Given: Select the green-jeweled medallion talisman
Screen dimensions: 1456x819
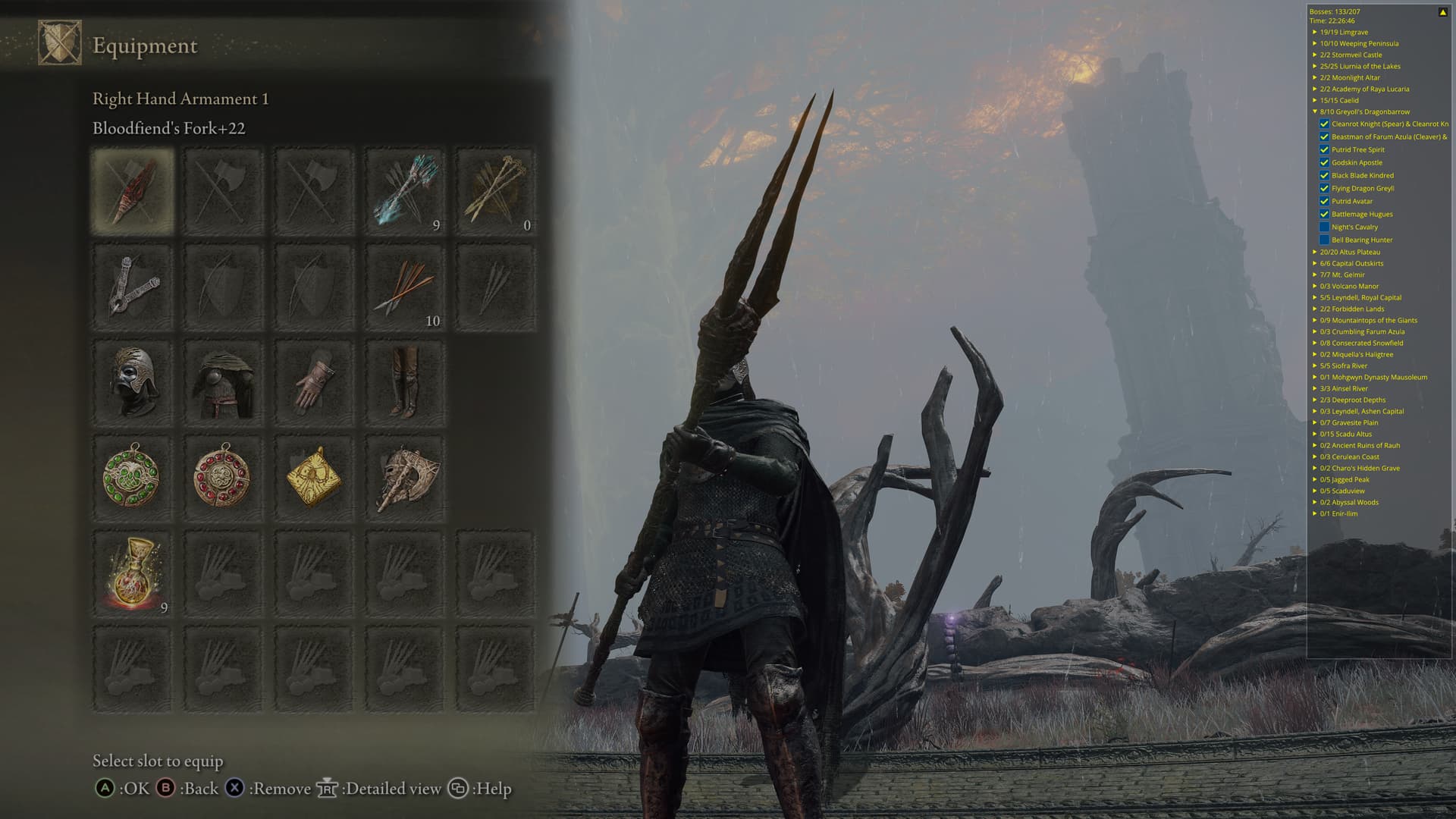Looking at the screenshot, I should tap(133, 479).
